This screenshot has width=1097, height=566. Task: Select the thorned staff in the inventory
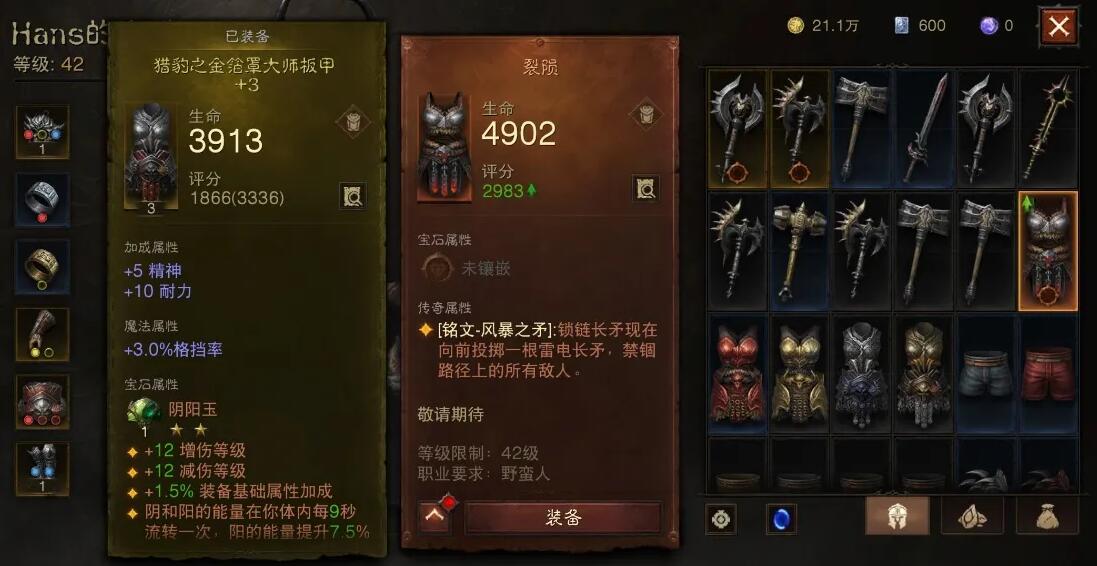(1047, 128)
